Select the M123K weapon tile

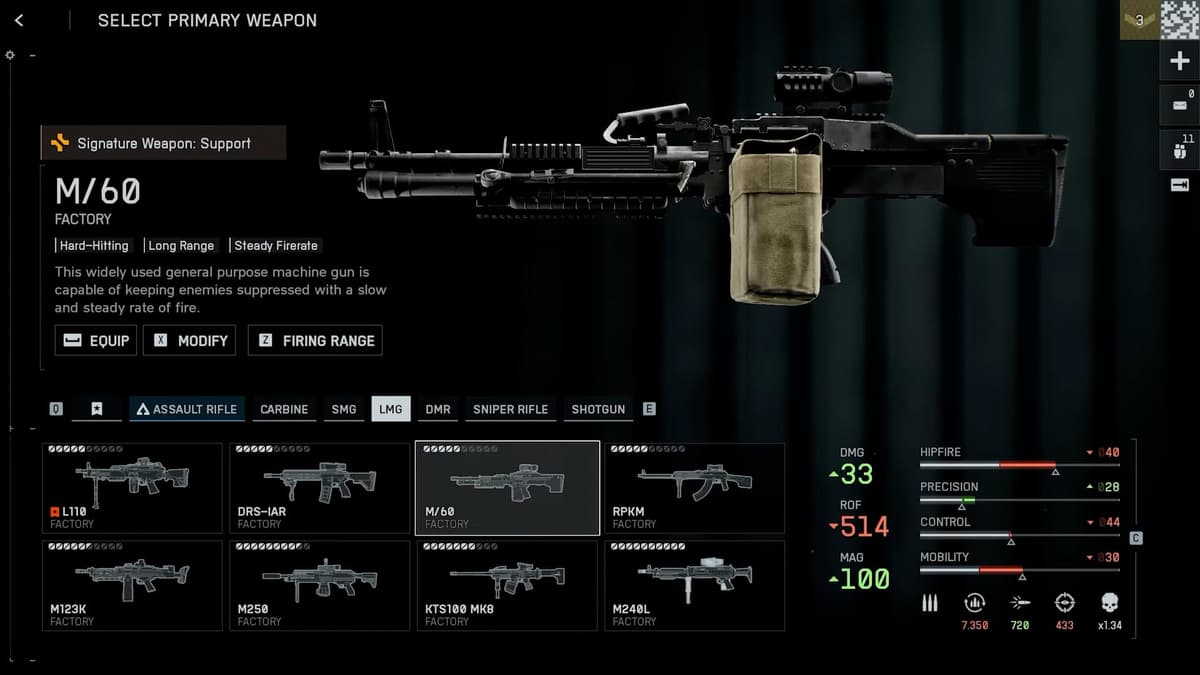tap(132, 585)
